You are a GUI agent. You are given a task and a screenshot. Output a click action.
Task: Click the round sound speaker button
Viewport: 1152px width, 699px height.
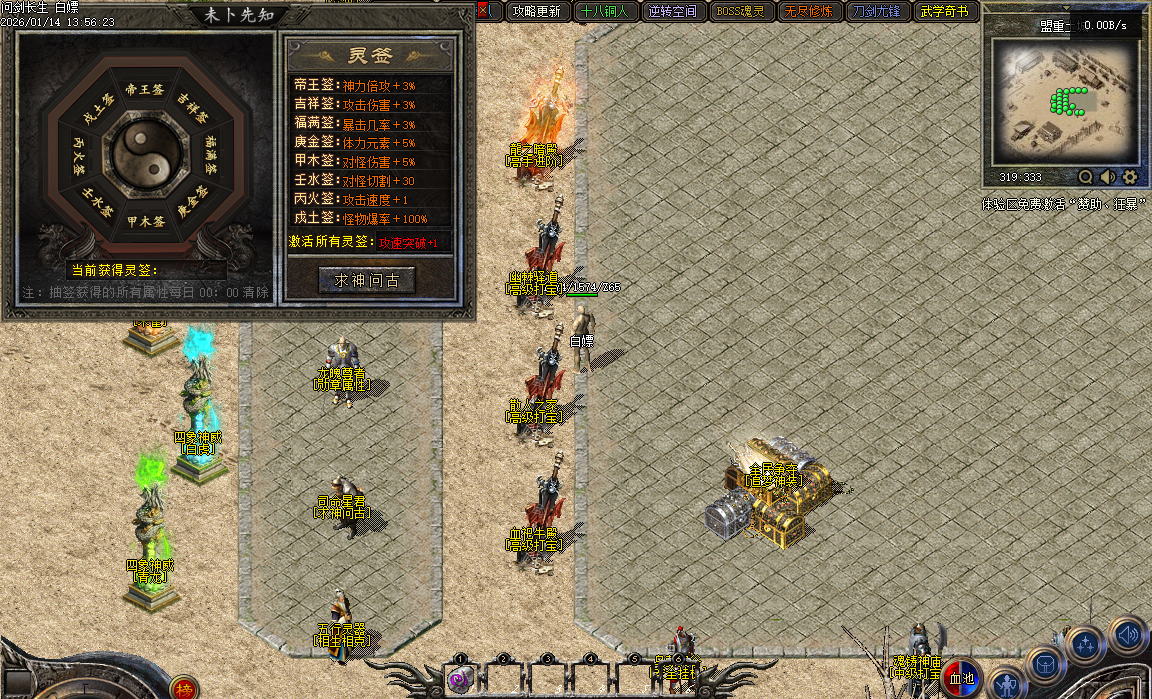coord(1128,635)
